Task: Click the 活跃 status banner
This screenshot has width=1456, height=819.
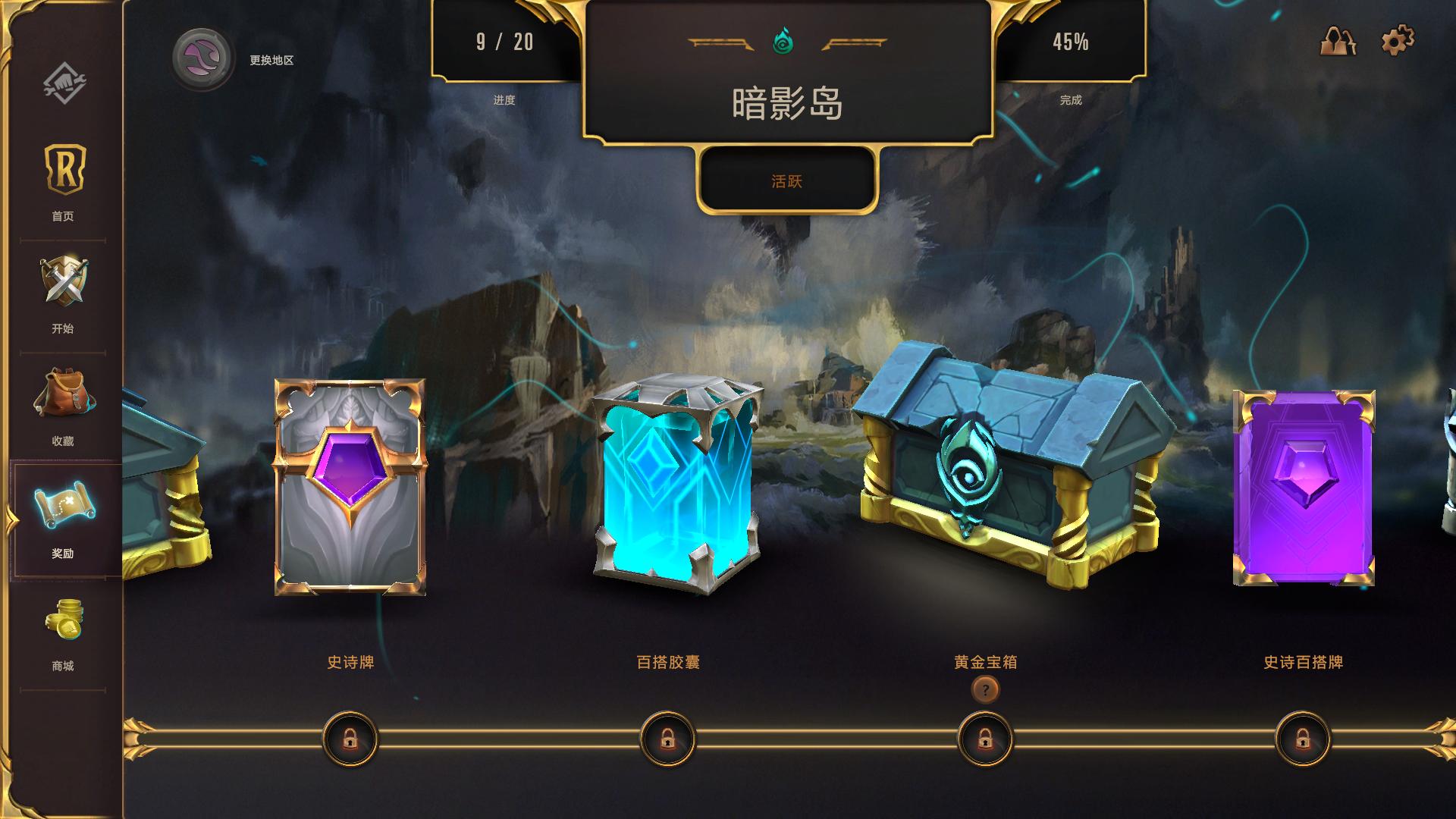Action: tap(787, 181)
